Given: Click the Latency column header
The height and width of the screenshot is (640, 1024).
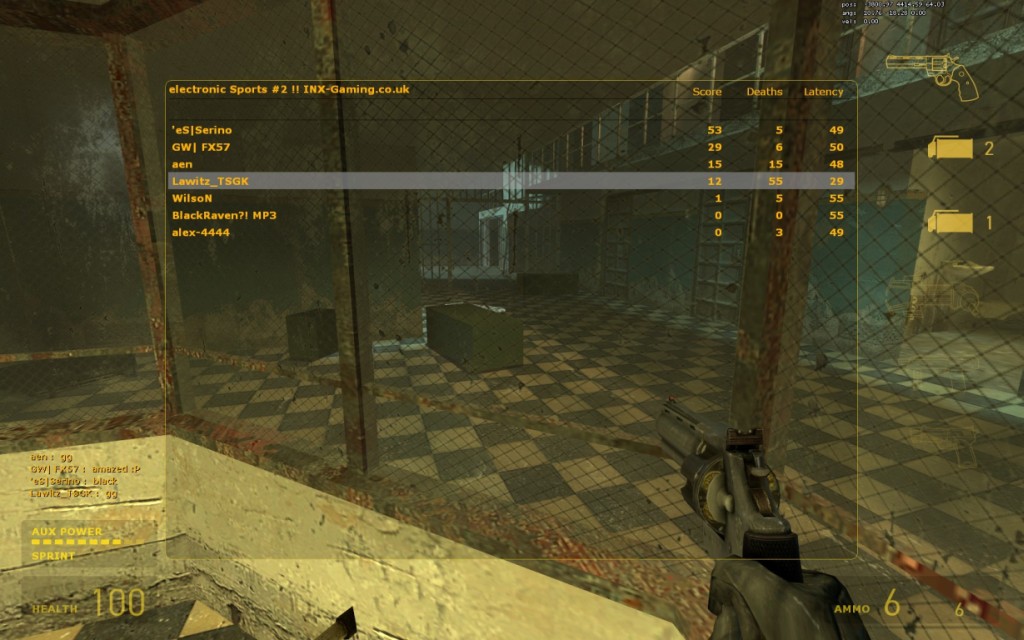Looking at the screenshot, I should (823, 92).
